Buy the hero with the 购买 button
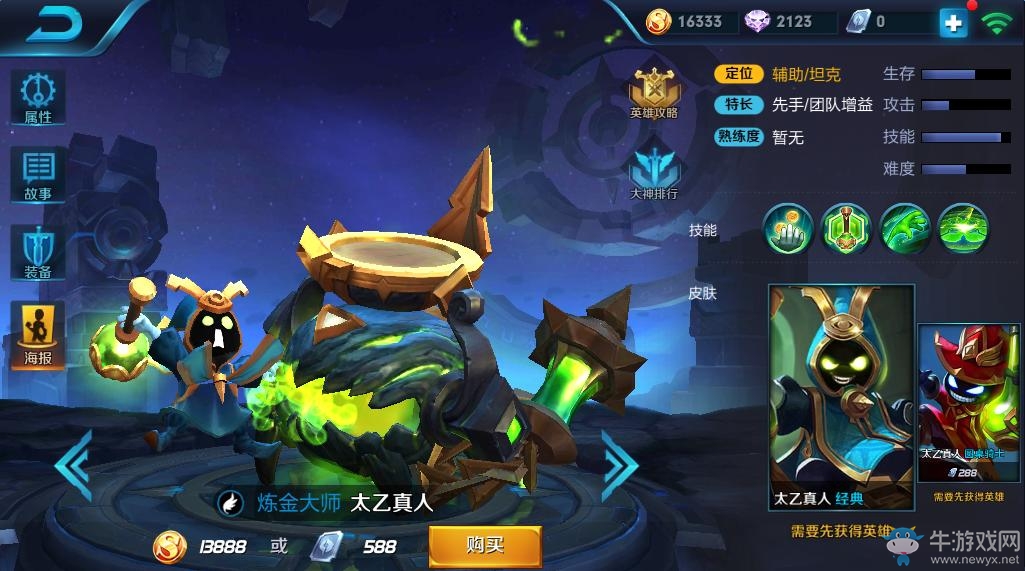The width and height of the screenshot is (1025, 571). tap(485, 546)
